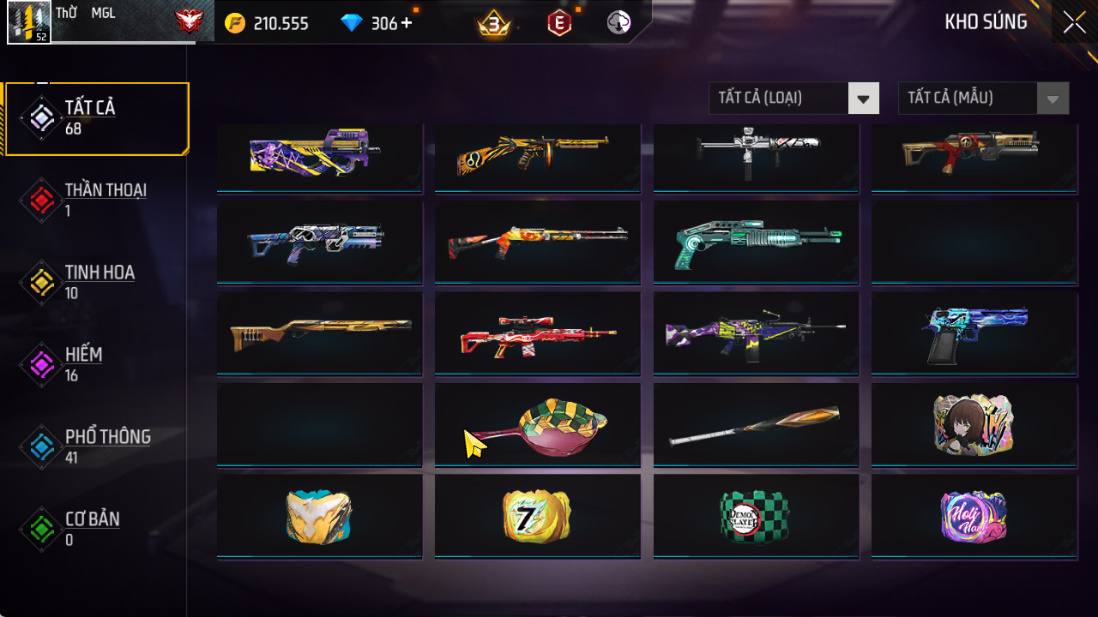Show the Tinh Hoa rarity skins

[x=96, y=282]
